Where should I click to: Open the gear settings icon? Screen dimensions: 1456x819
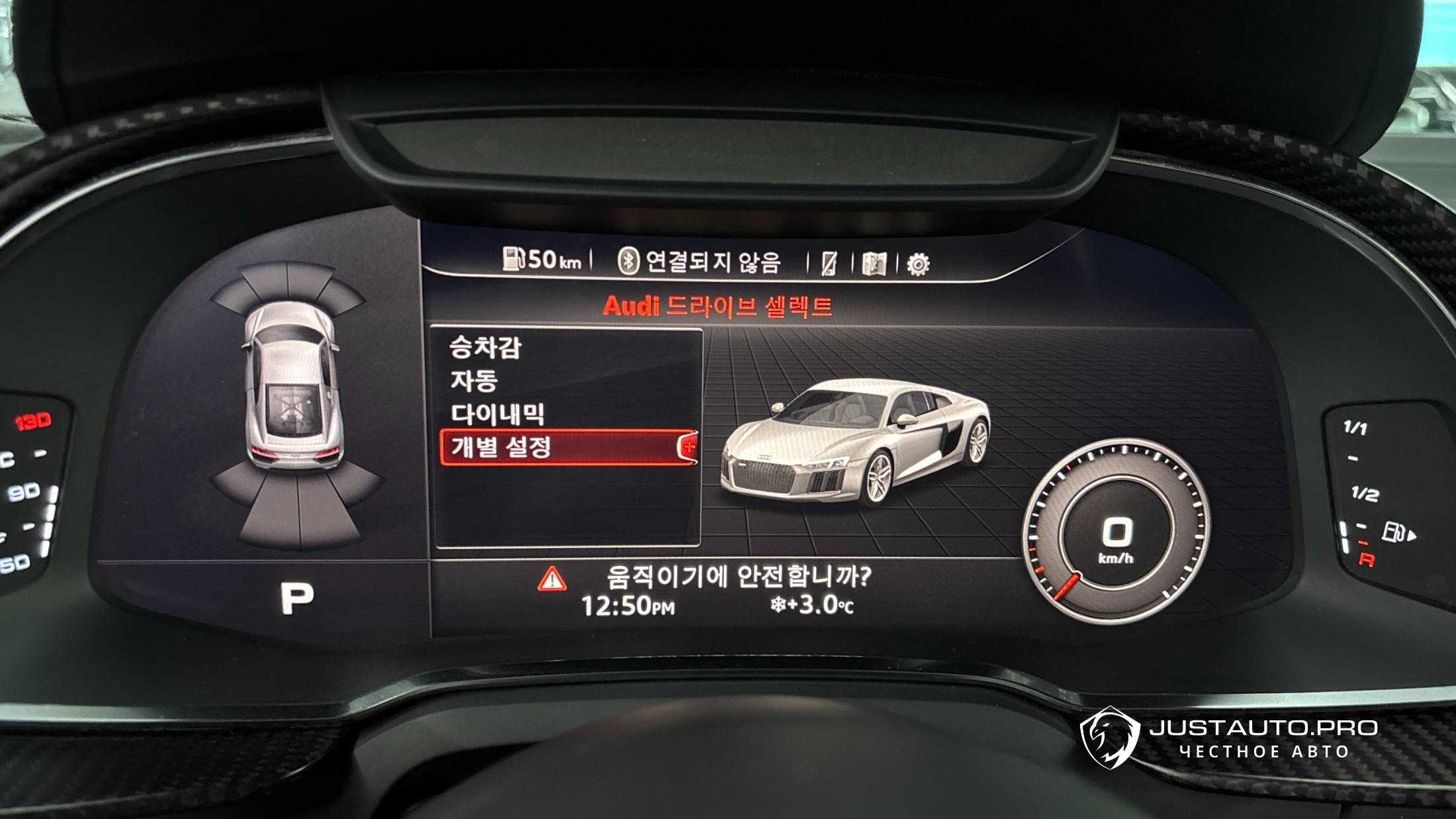click(918, 264)
